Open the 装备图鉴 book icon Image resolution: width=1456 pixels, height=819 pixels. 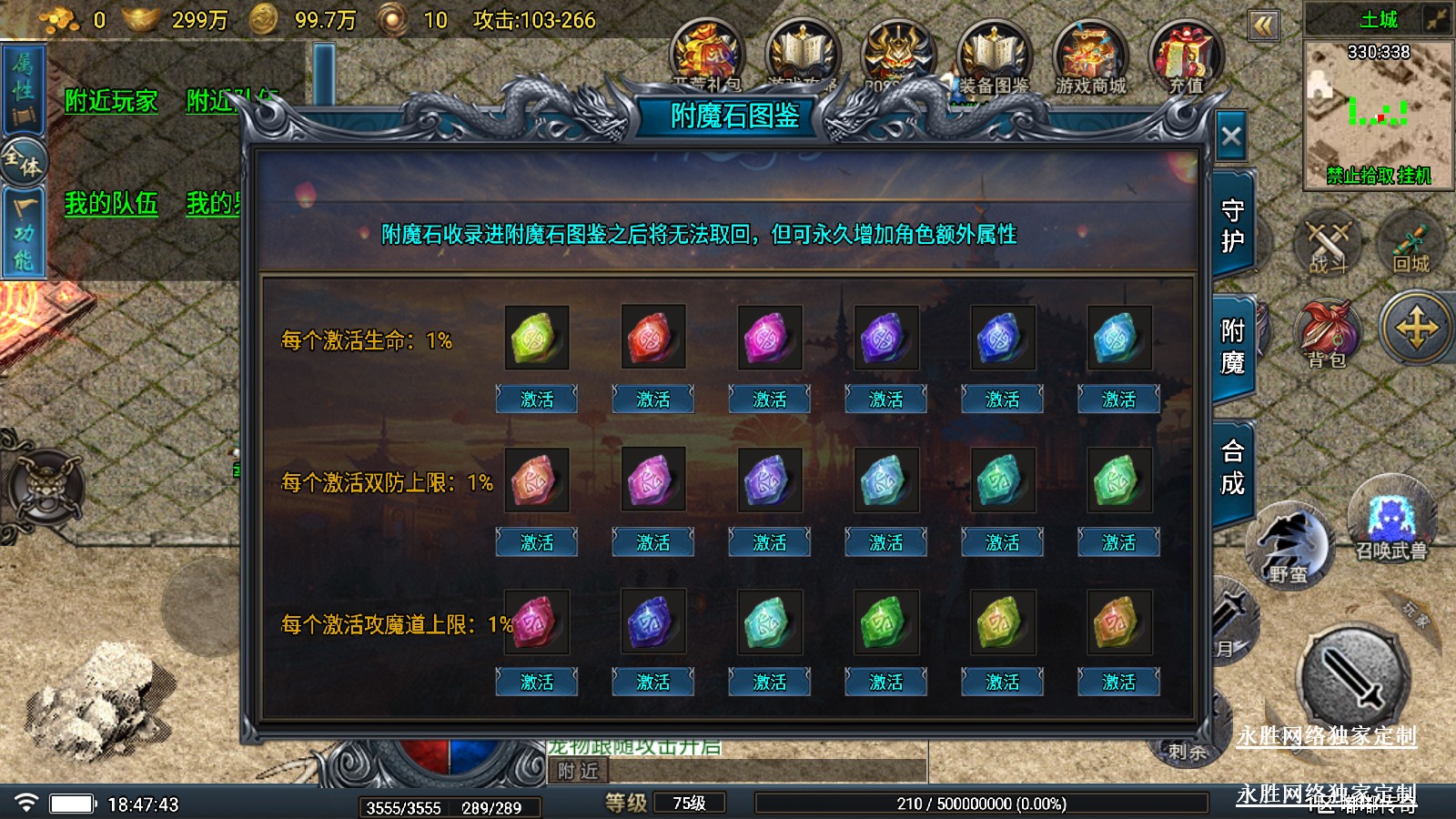[994, 59]
